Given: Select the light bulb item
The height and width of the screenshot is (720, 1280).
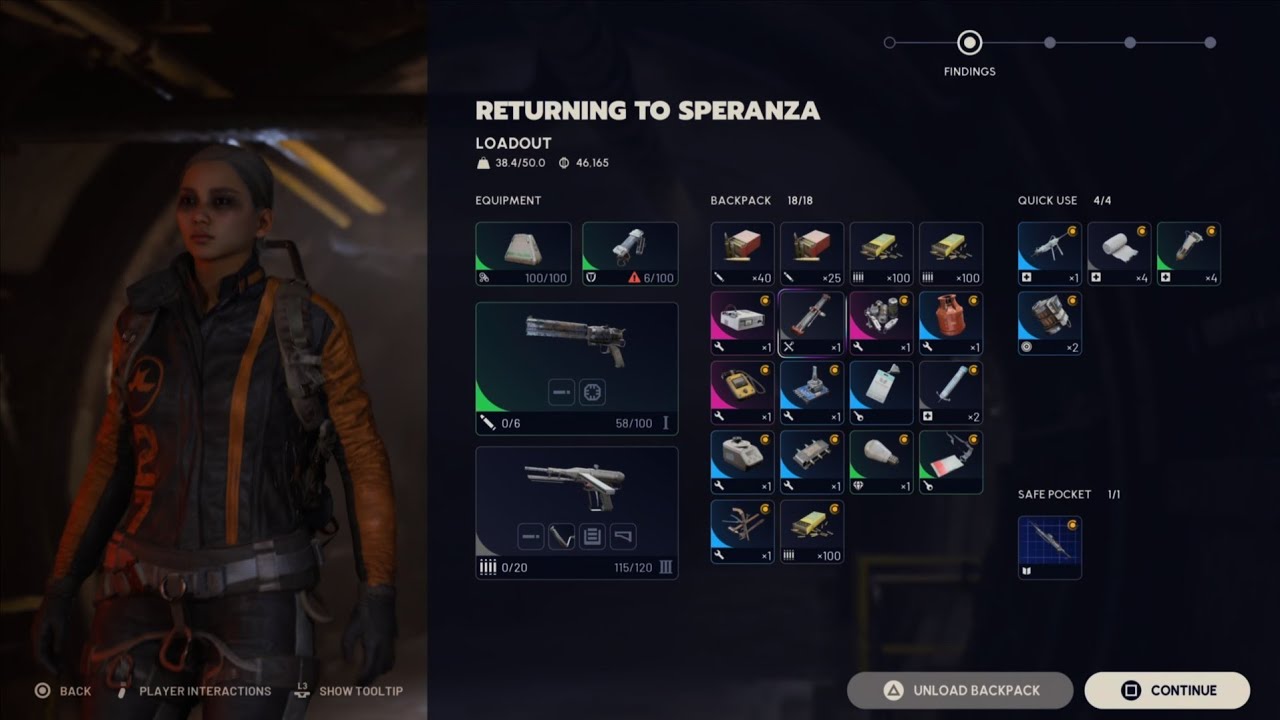Looking at the screenshot, I should (x=881, y=462).
